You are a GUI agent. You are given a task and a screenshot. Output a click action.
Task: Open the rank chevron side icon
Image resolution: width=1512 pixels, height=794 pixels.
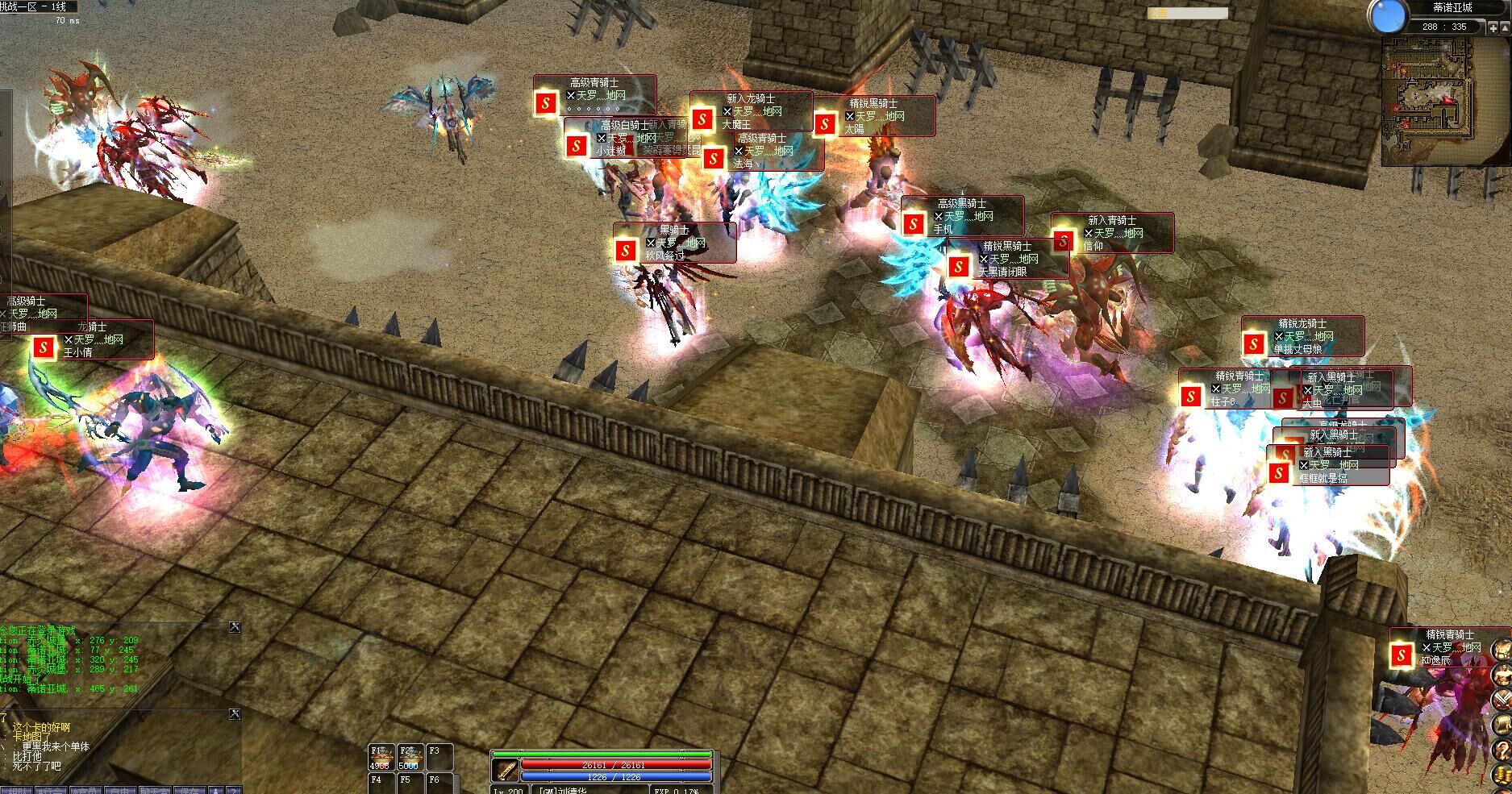point(1502,699)
